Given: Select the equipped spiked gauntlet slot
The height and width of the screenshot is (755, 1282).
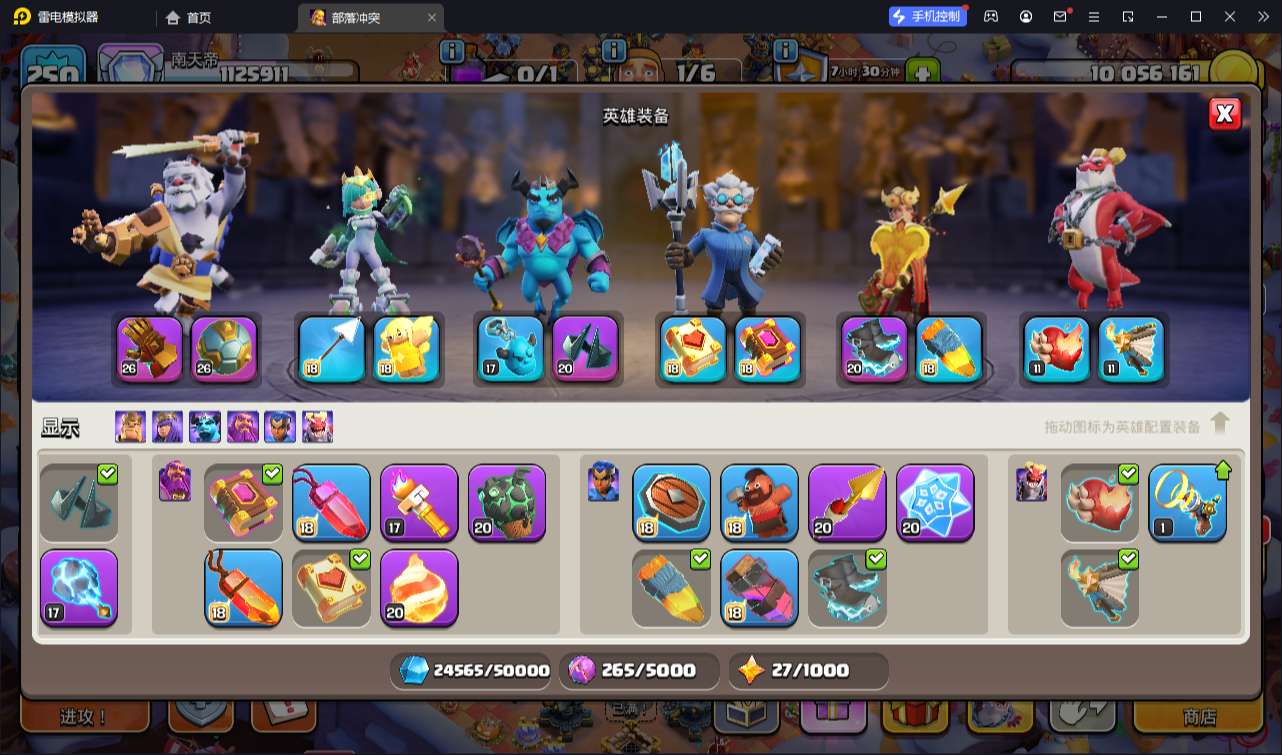Looking at the screenshot, I should [150, 349].
